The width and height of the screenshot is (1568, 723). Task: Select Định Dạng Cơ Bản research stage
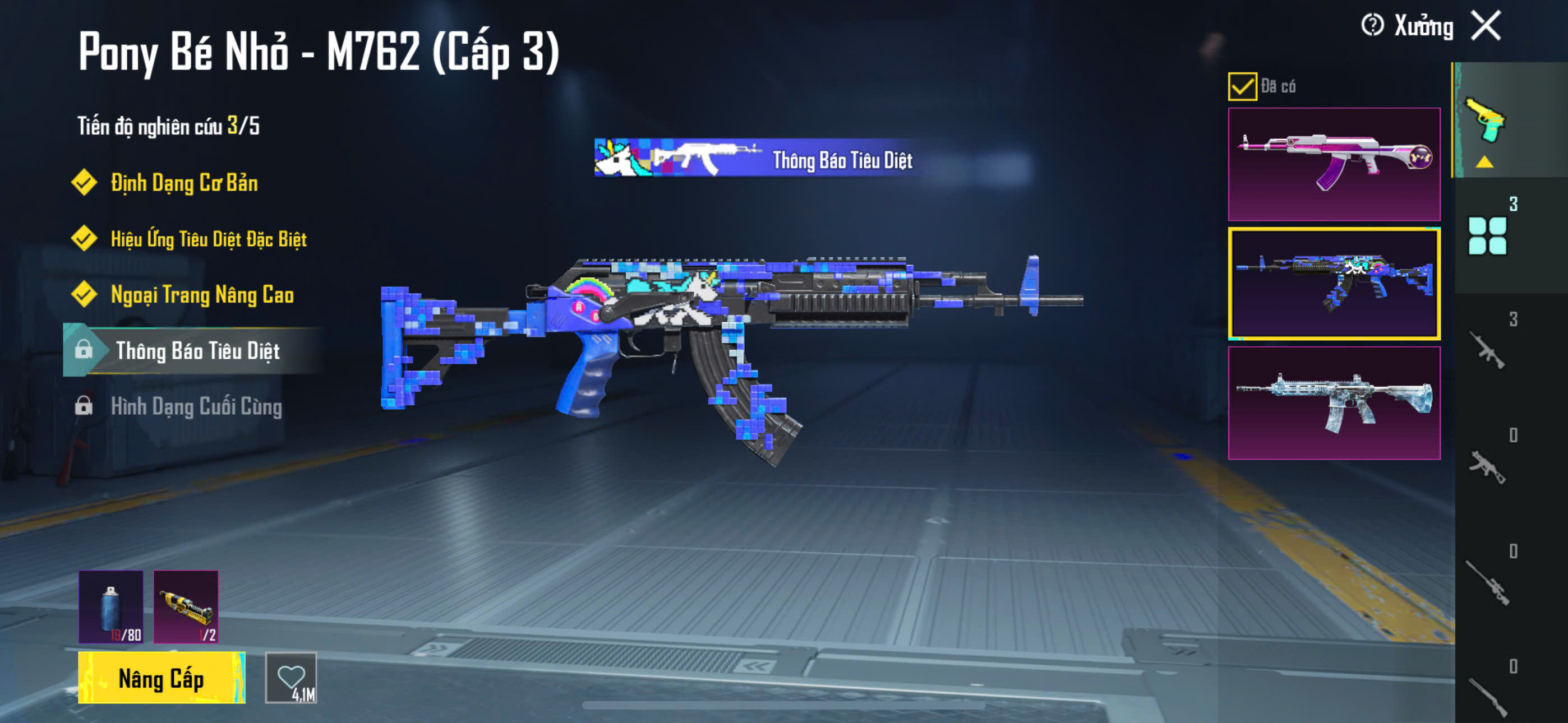(183, 183)
